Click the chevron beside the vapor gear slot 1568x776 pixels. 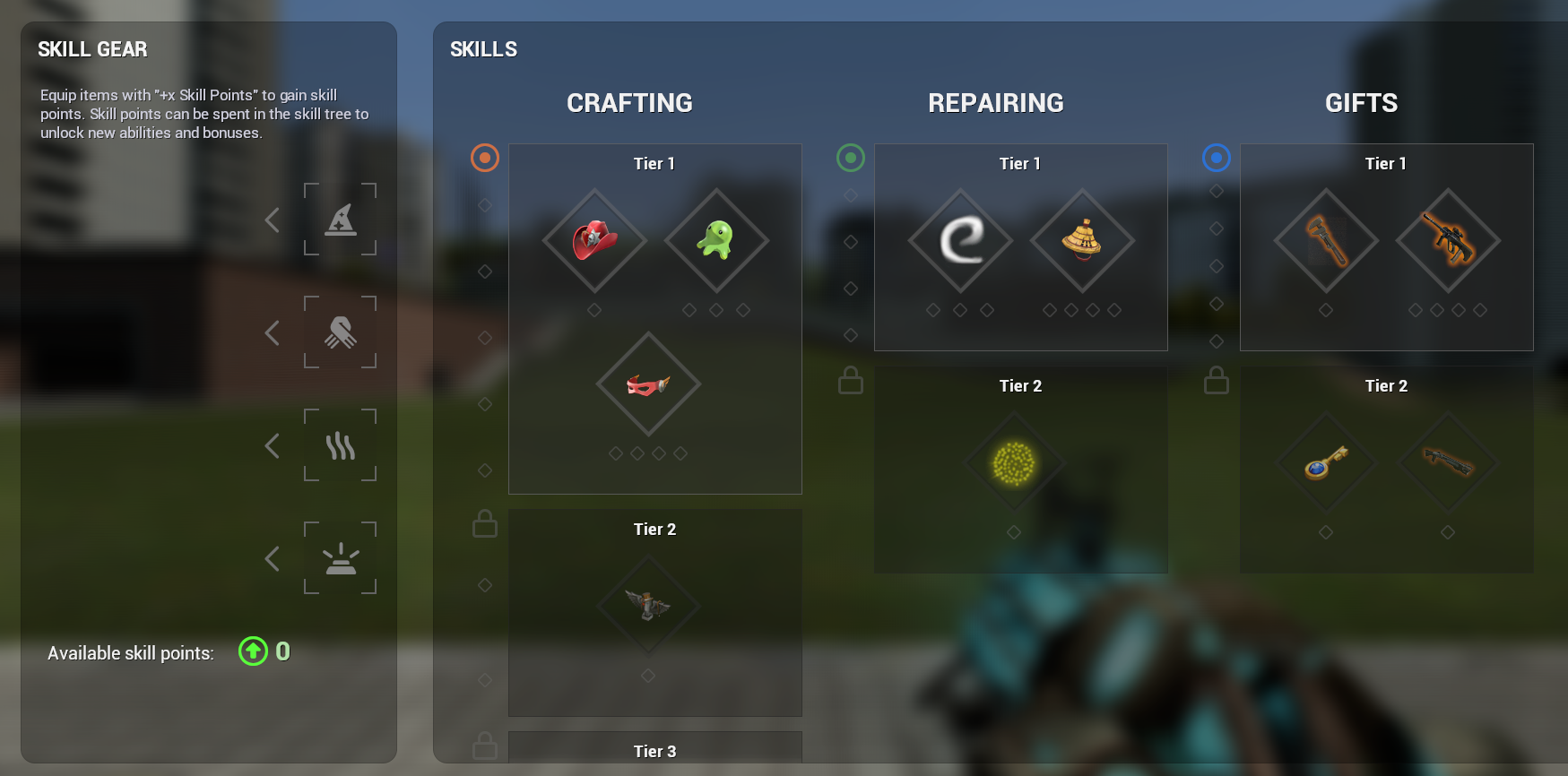click(x=272, y=445)
